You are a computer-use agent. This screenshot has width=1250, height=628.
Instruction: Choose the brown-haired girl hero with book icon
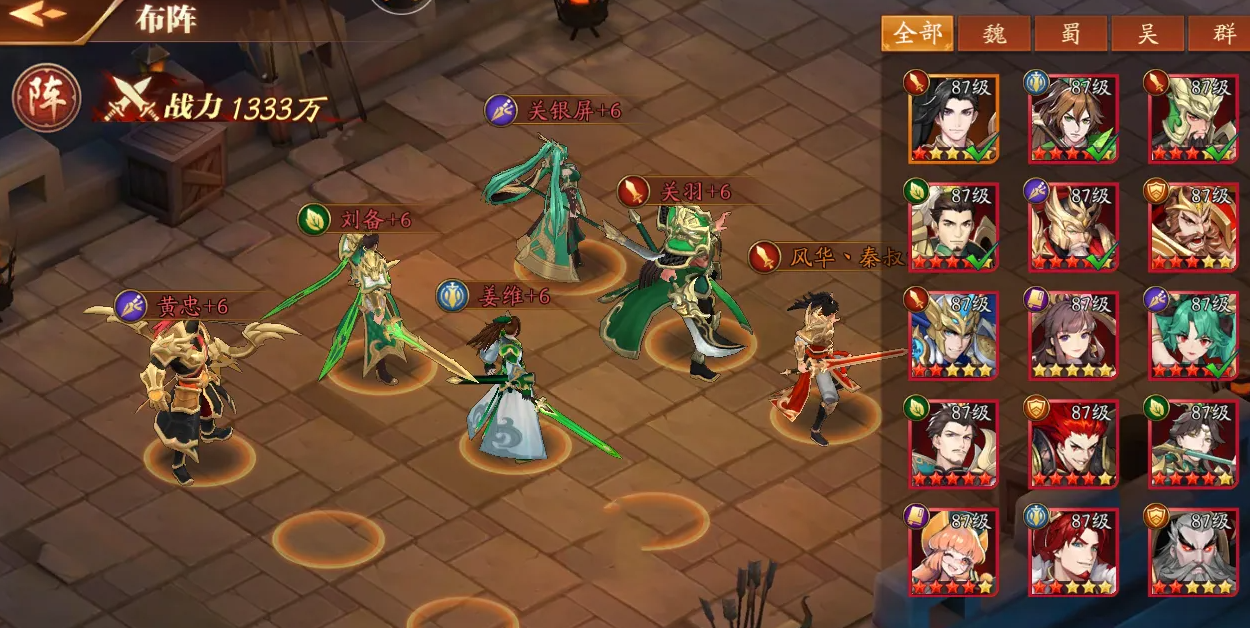[x=1072, y=335]
